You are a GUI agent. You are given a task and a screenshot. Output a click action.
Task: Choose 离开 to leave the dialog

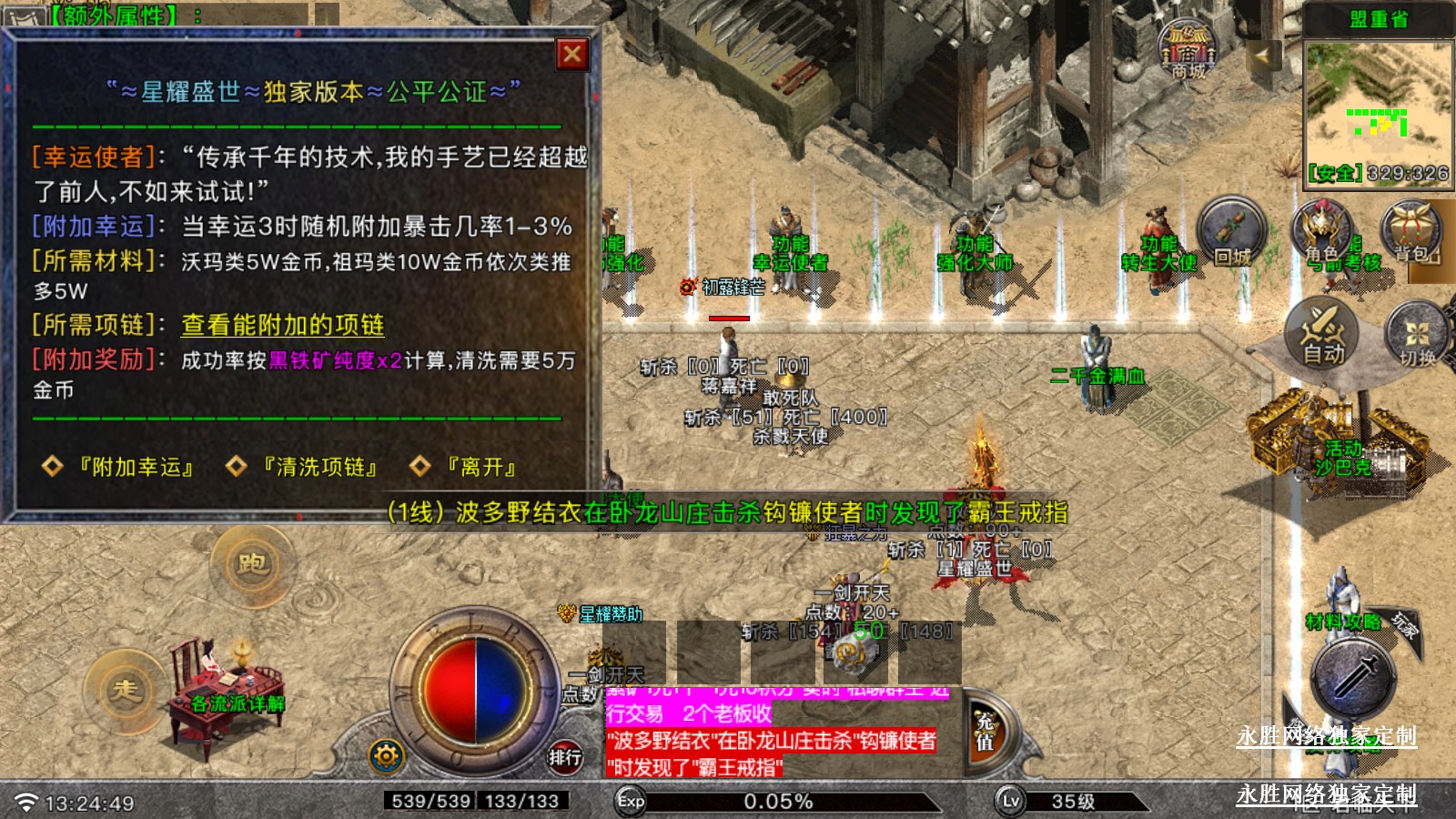(x=480, y=468)
